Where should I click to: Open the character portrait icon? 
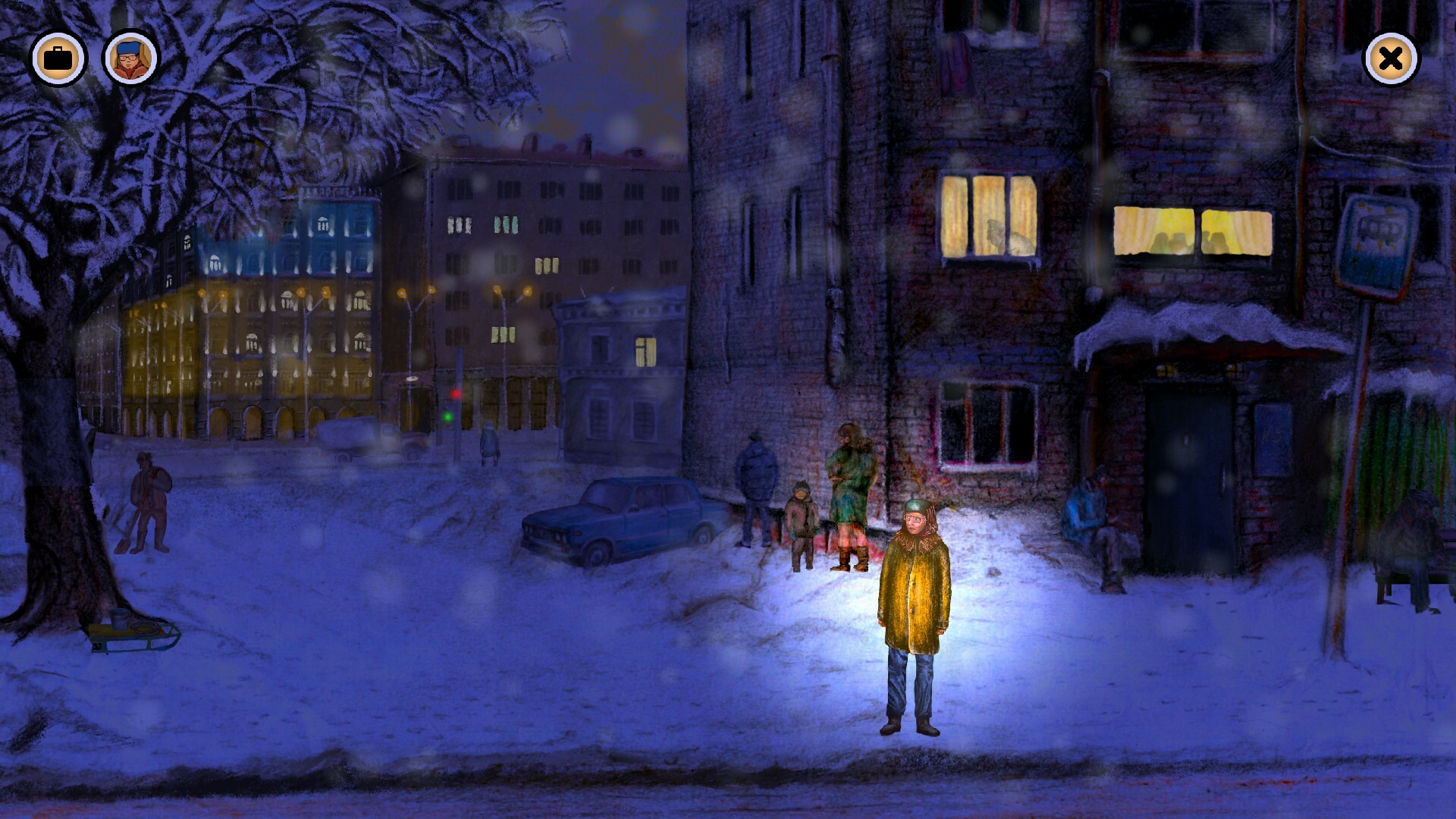129,57
